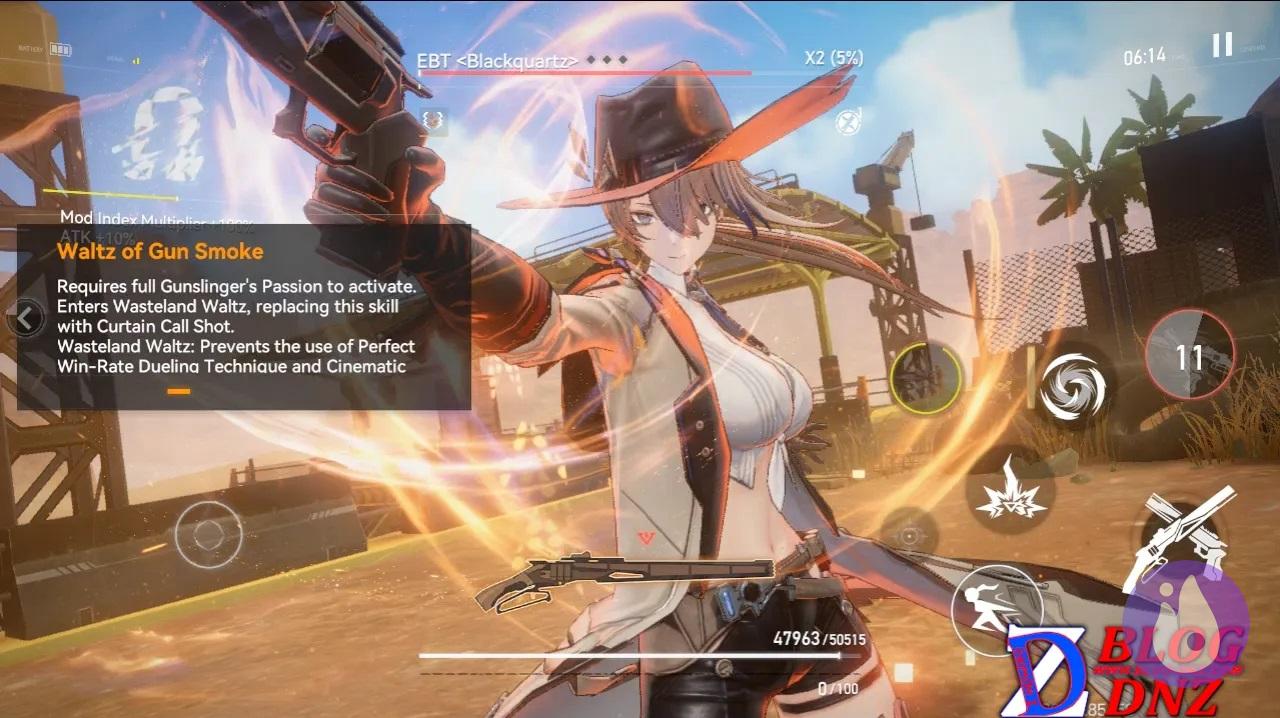
Task: Collapse the skill tooltip with the left arrow
Action: point(27,319)
